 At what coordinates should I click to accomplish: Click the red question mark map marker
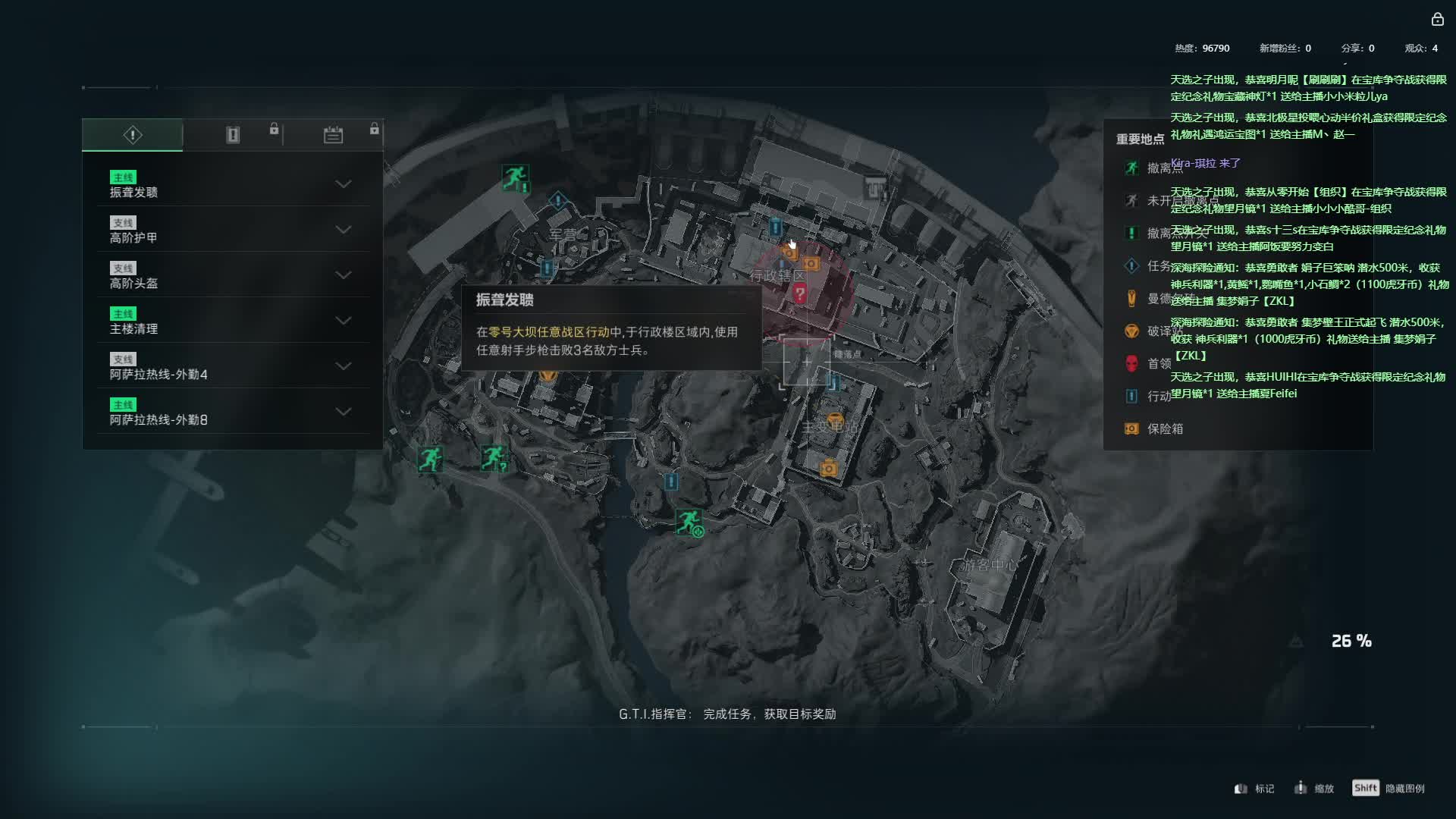pyautogui.click(x=799, y=293)
